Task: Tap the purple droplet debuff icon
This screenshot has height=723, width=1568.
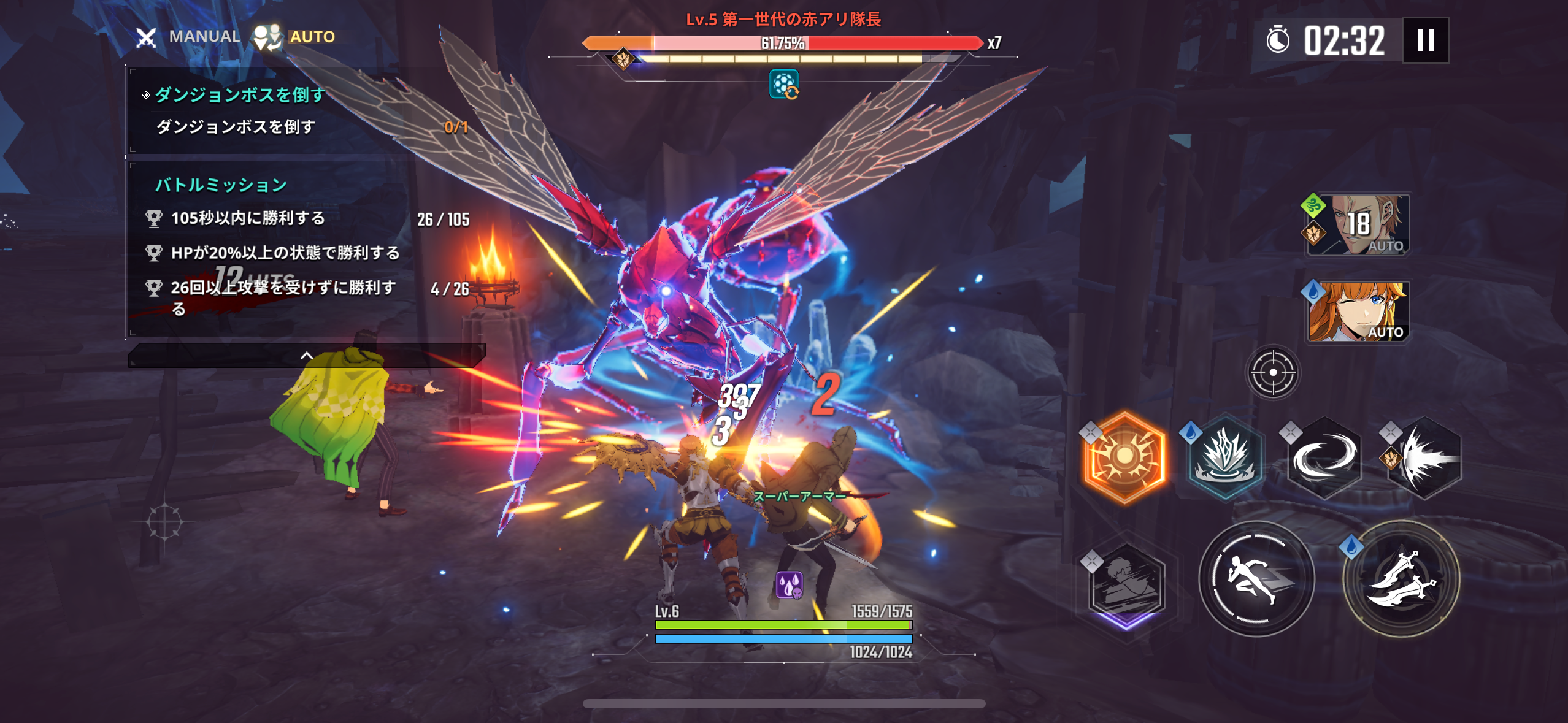Action: click(789, 585)
